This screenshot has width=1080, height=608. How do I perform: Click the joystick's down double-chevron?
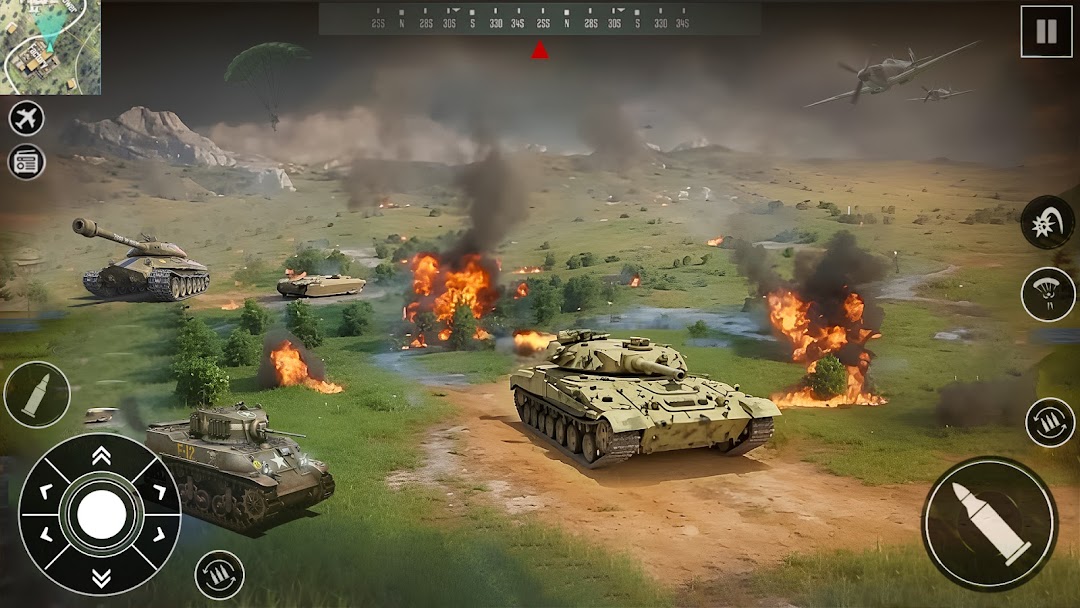coord(101,577)
